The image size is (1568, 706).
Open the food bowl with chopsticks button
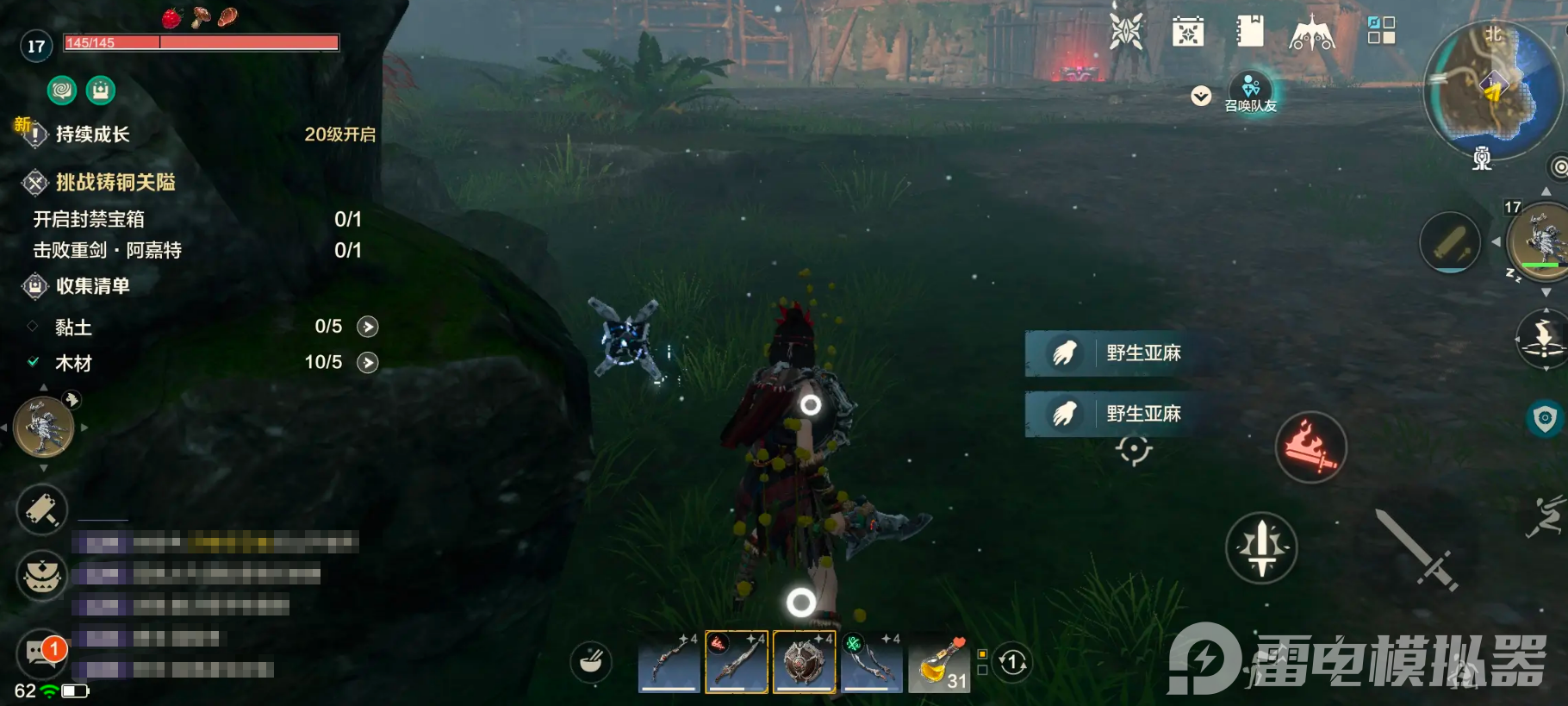(x=591, y=662)
